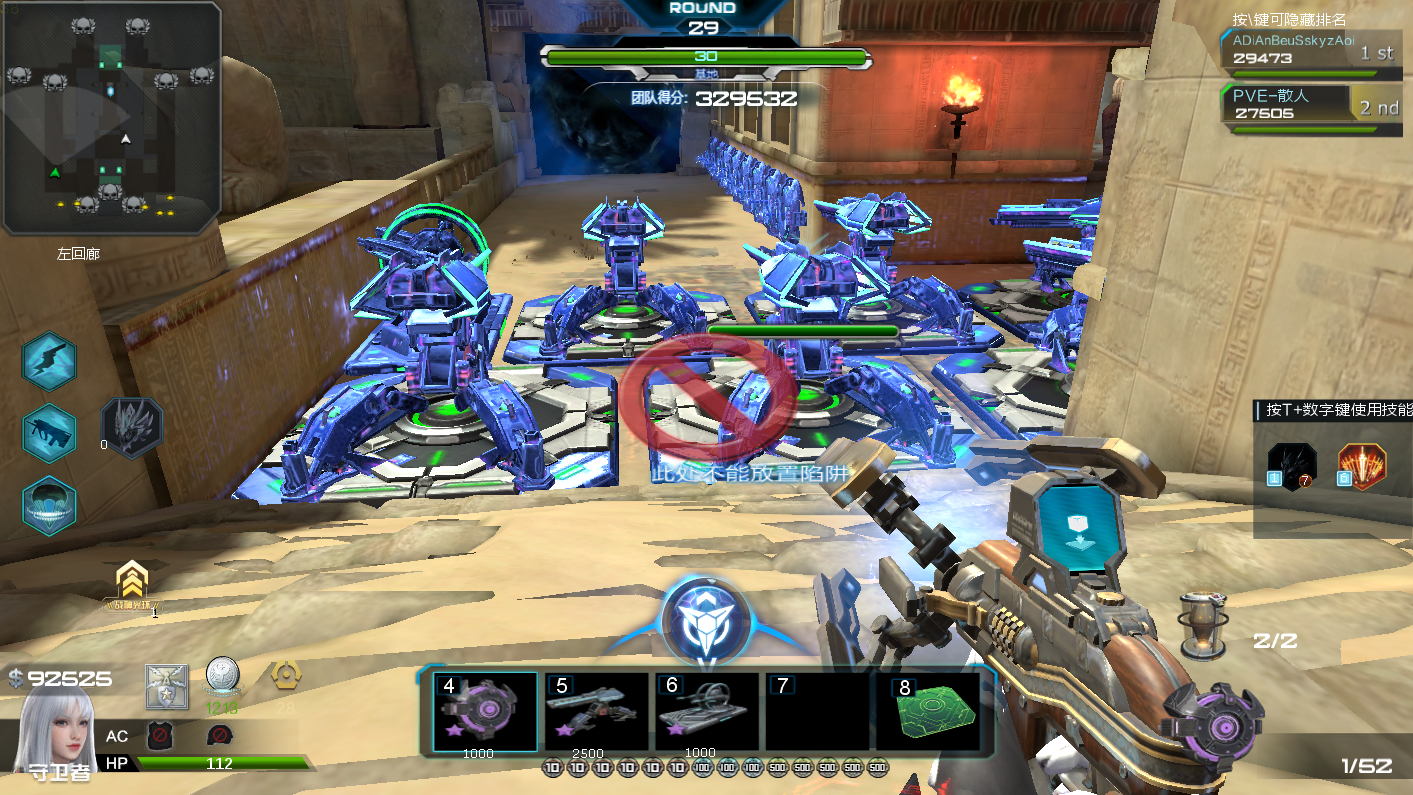Use the dark spiky beast skill
The width and height of the screenshot is (1413, 795).
[x=1291, y=465]
